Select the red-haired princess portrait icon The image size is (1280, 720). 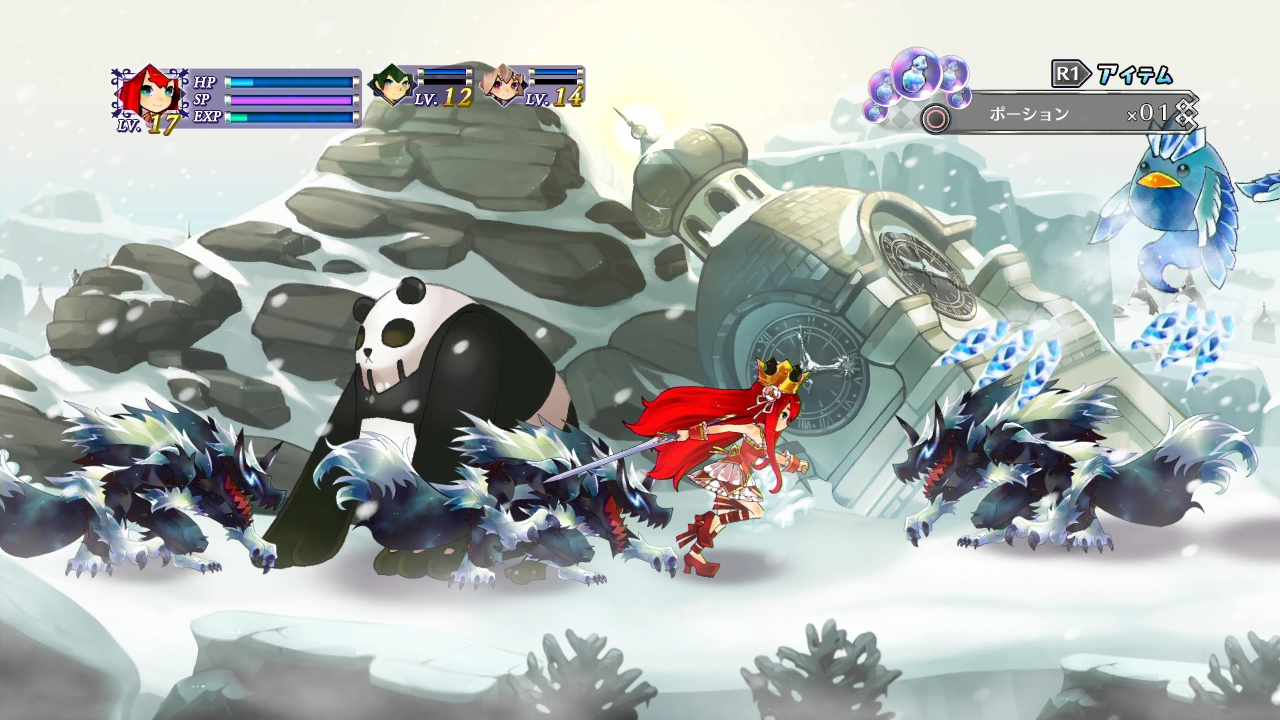click(x=152, y=92)
